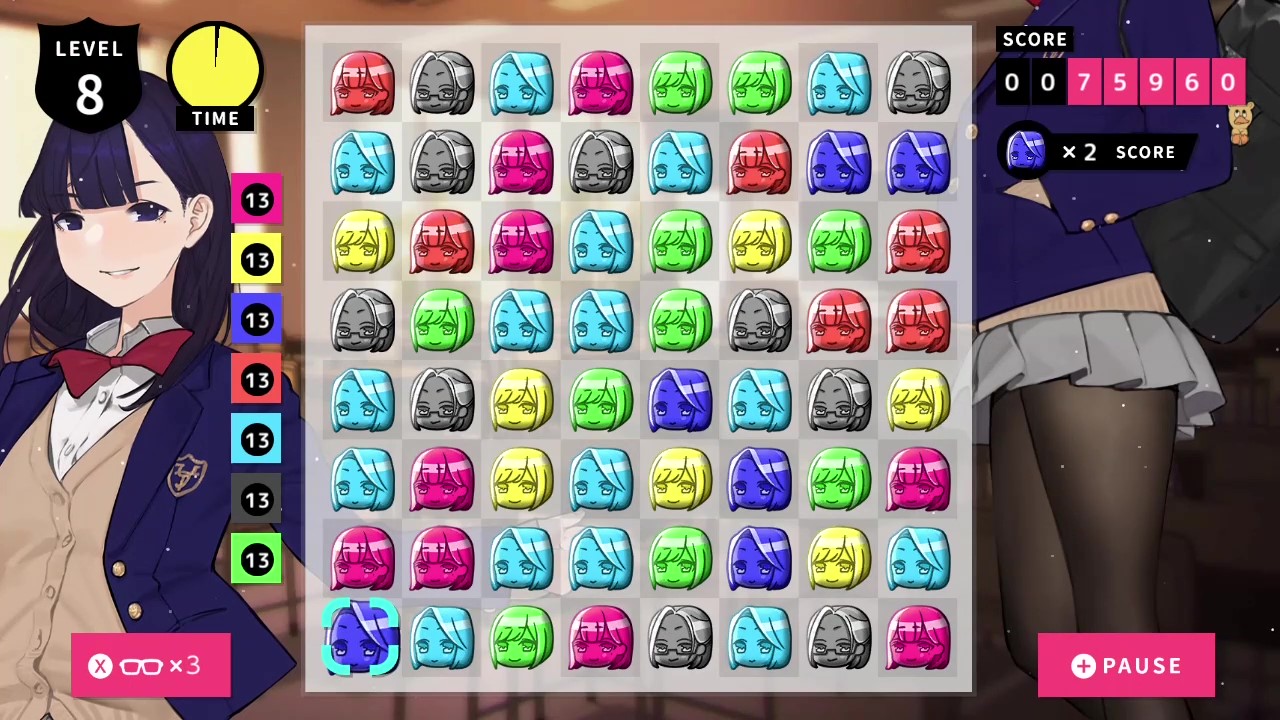
Task: Select the gray-haired tile in the top-right grid corner
Action: coord(917,82)
